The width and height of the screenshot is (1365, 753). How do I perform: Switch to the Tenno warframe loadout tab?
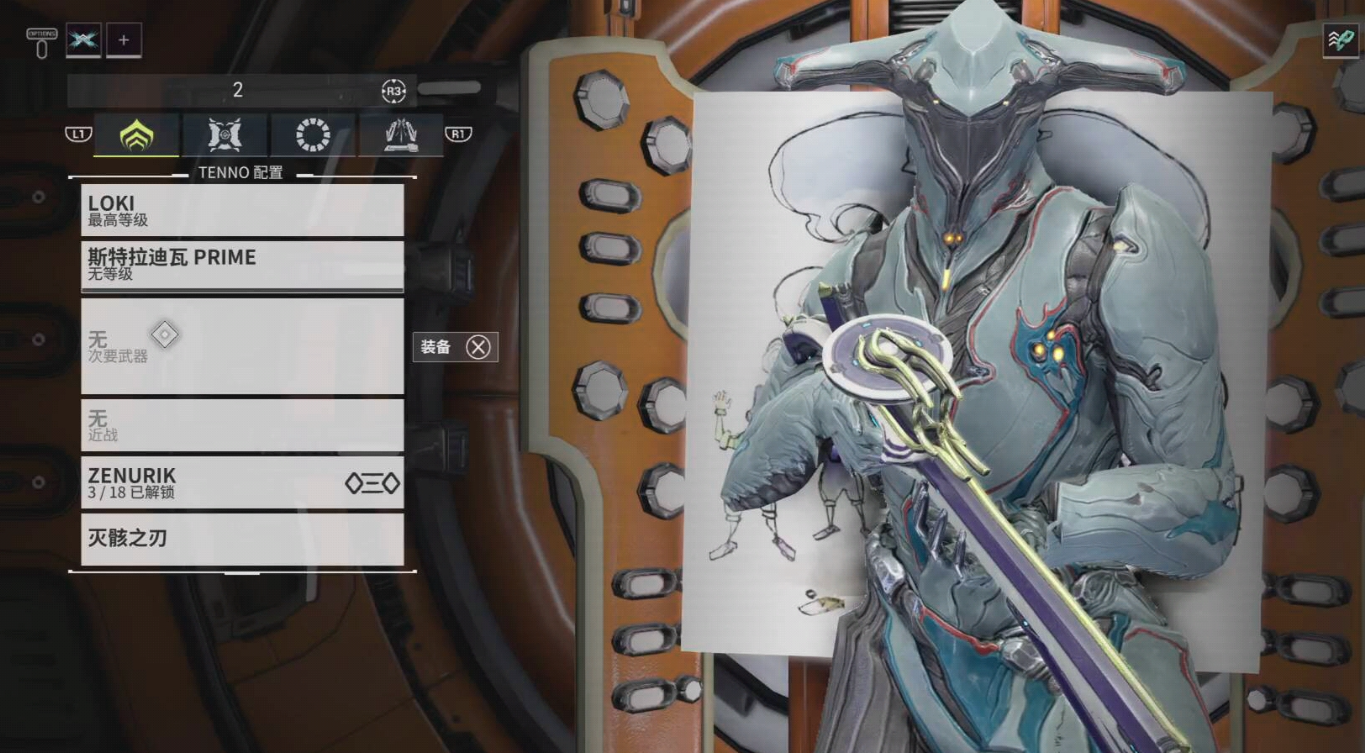(x=137, y=135)
